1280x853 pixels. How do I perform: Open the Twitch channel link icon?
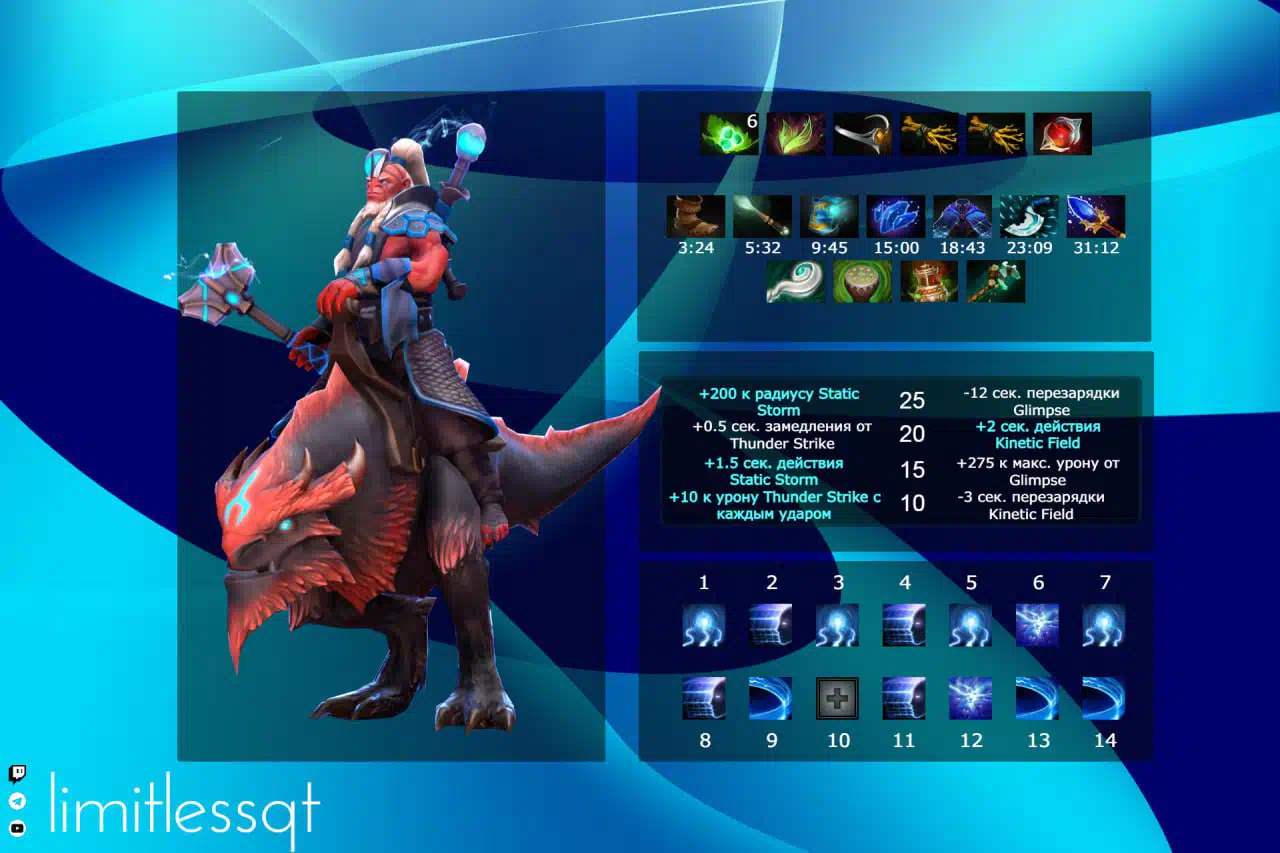[x=17, y=773]
